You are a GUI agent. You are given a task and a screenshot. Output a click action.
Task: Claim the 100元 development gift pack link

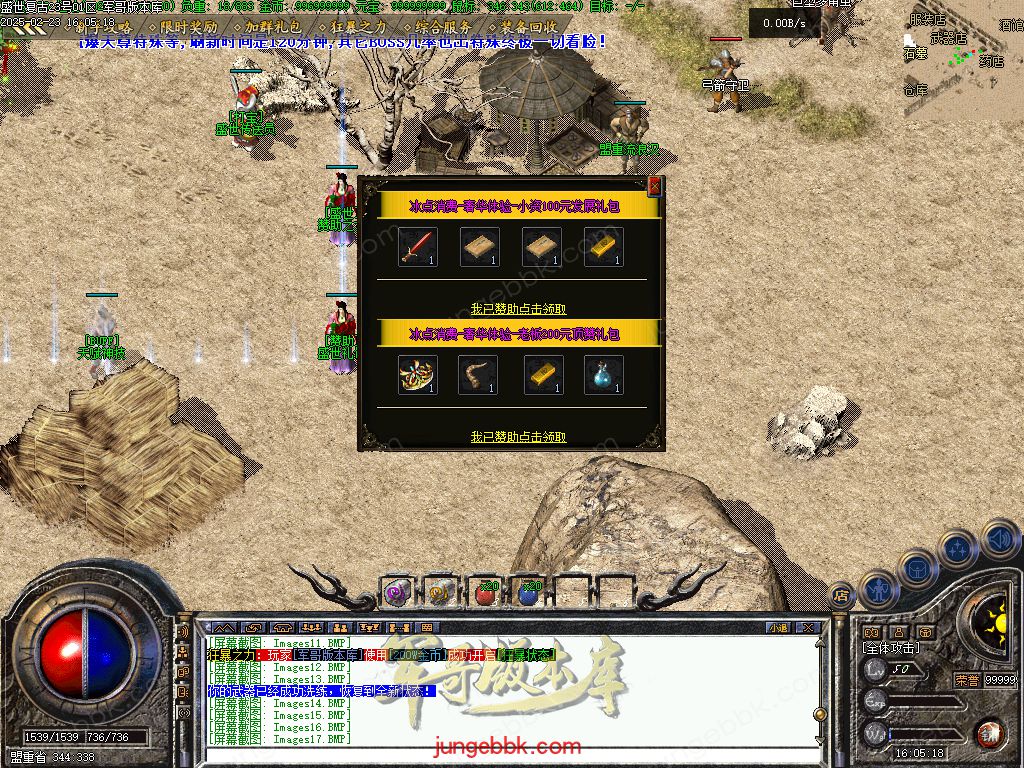click(518, 309)
